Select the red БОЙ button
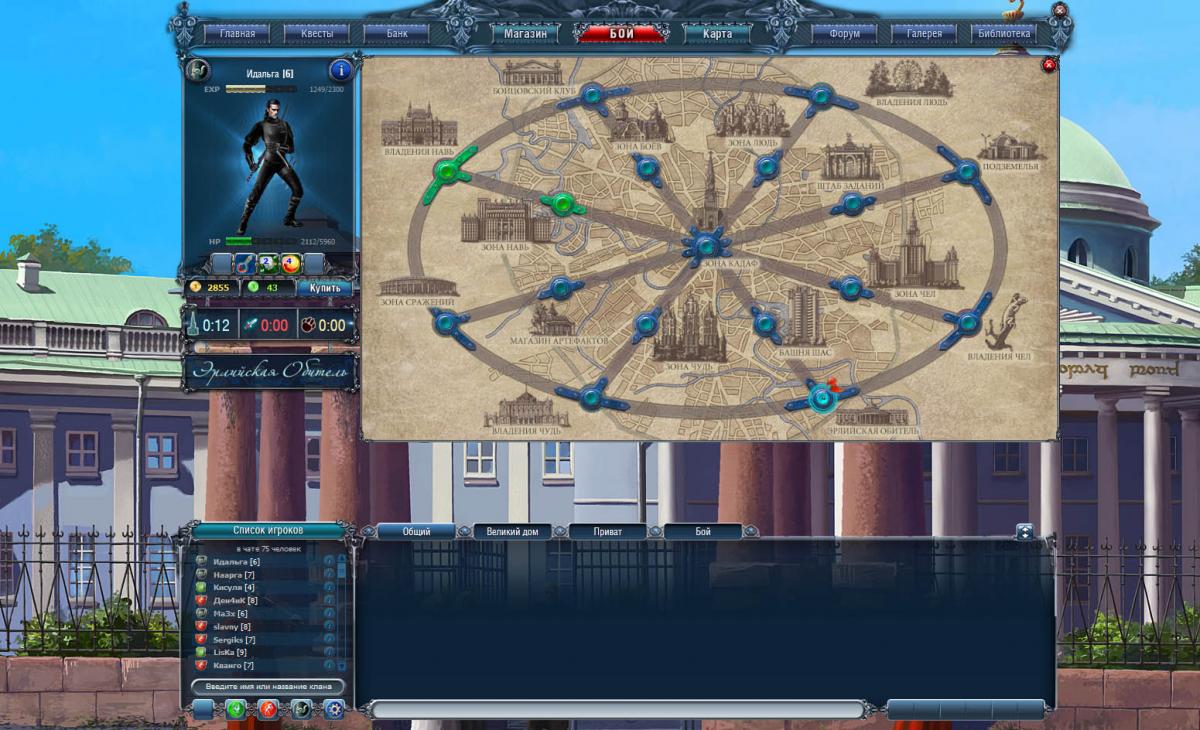This screenshot has width=1200, height=730. coord(622,33)
